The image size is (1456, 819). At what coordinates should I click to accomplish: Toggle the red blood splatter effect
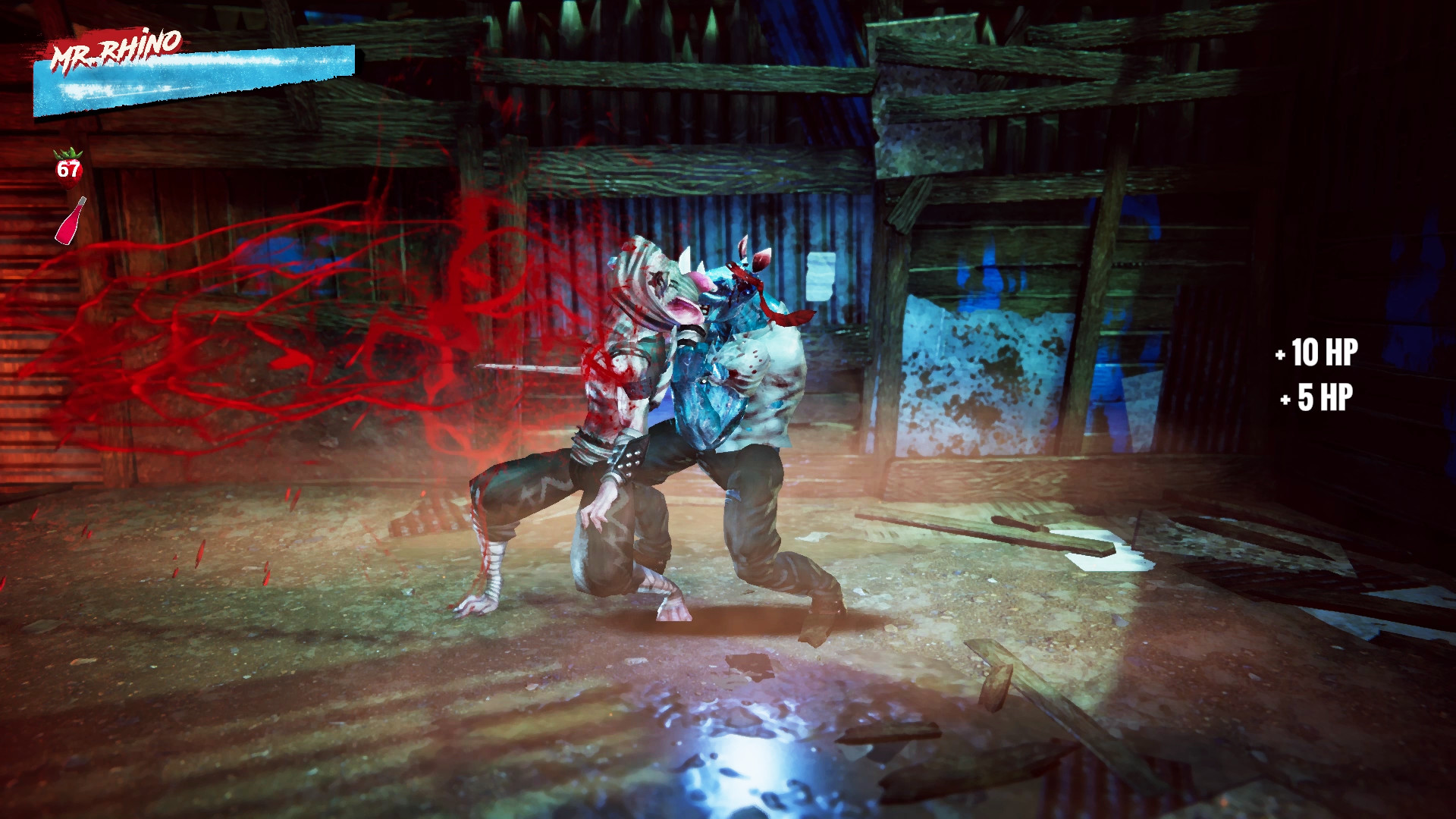pos(303,318)
